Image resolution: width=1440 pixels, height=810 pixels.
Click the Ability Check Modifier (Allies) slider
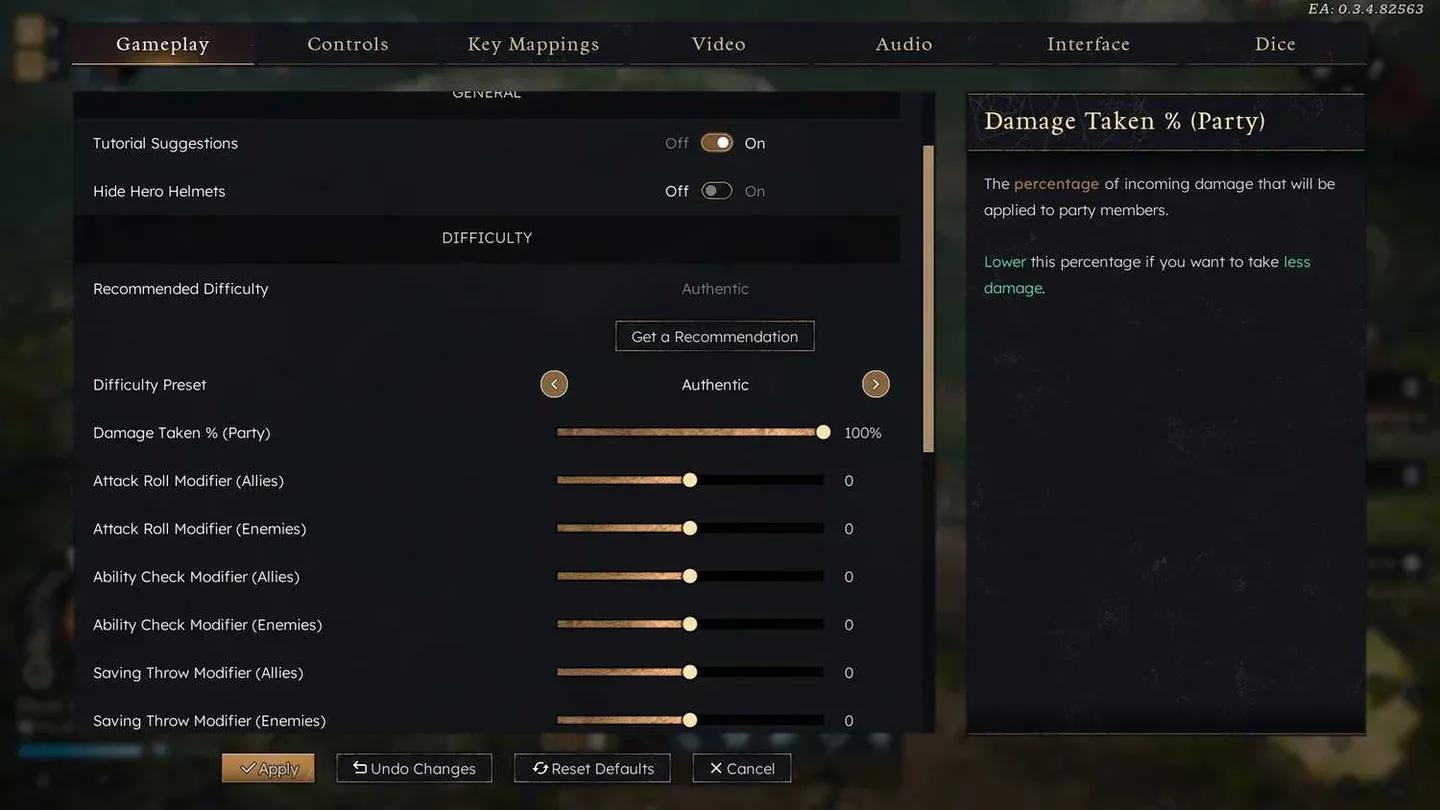(x=690, y=576)
